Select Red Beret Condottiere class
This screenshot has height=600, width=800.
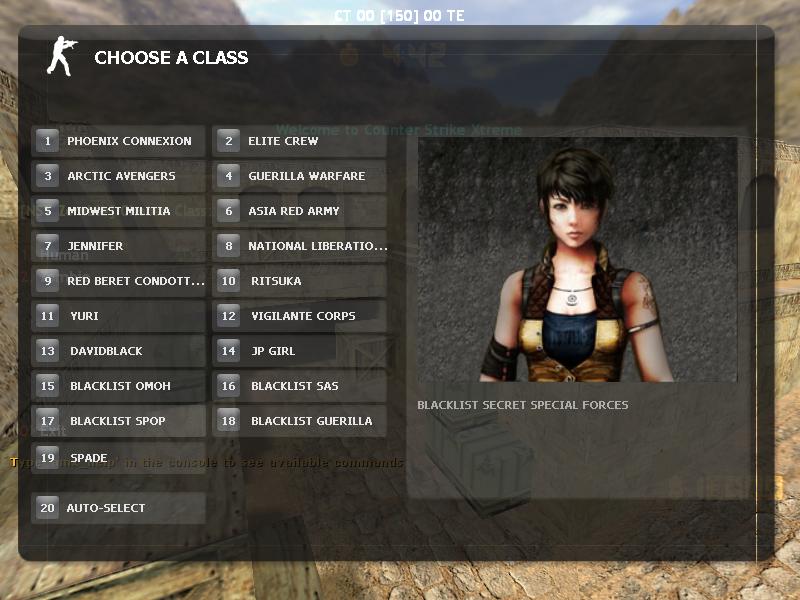click(119, 281)
